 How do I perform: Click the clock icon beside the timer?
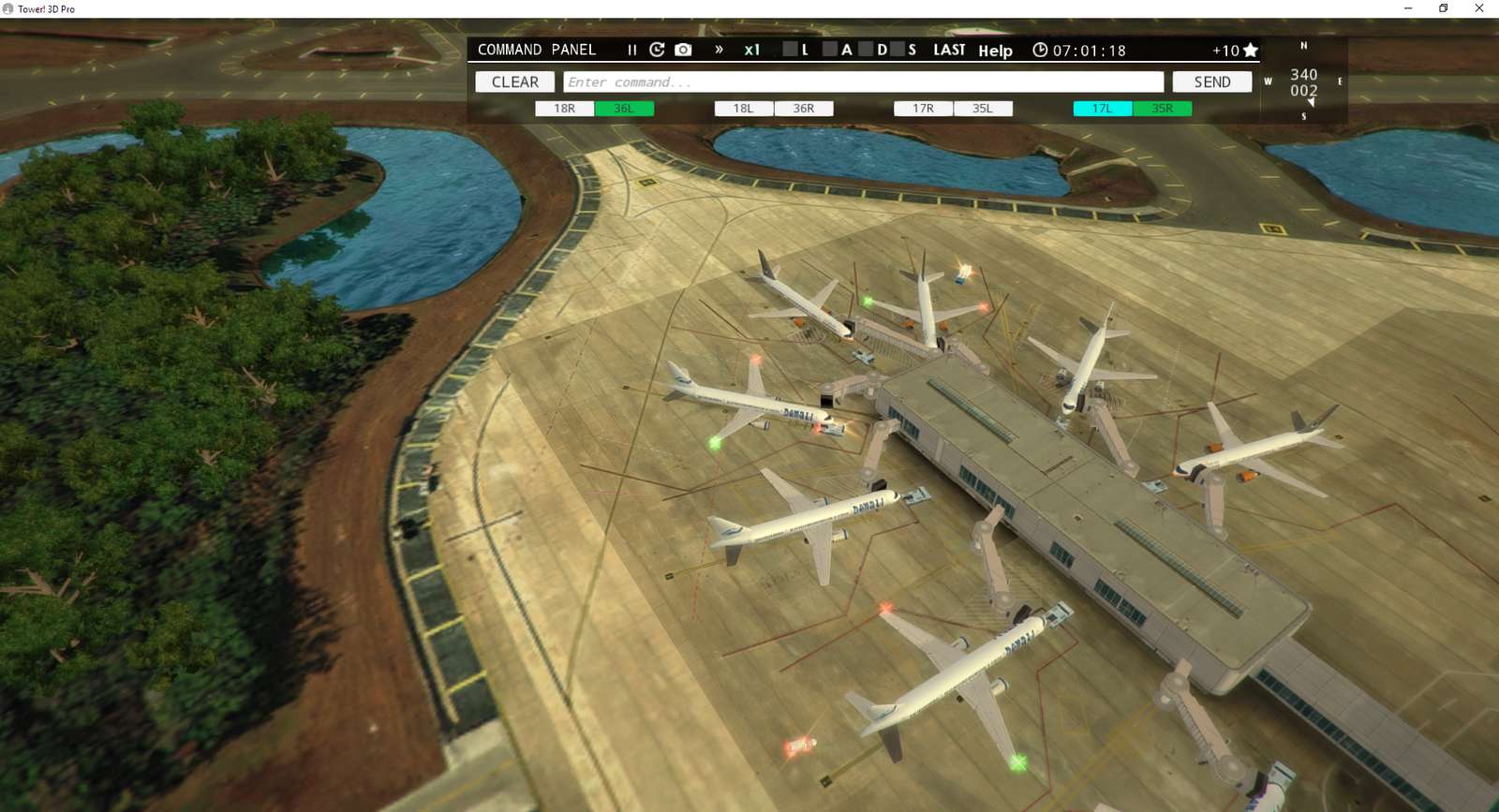(1040, 50)
